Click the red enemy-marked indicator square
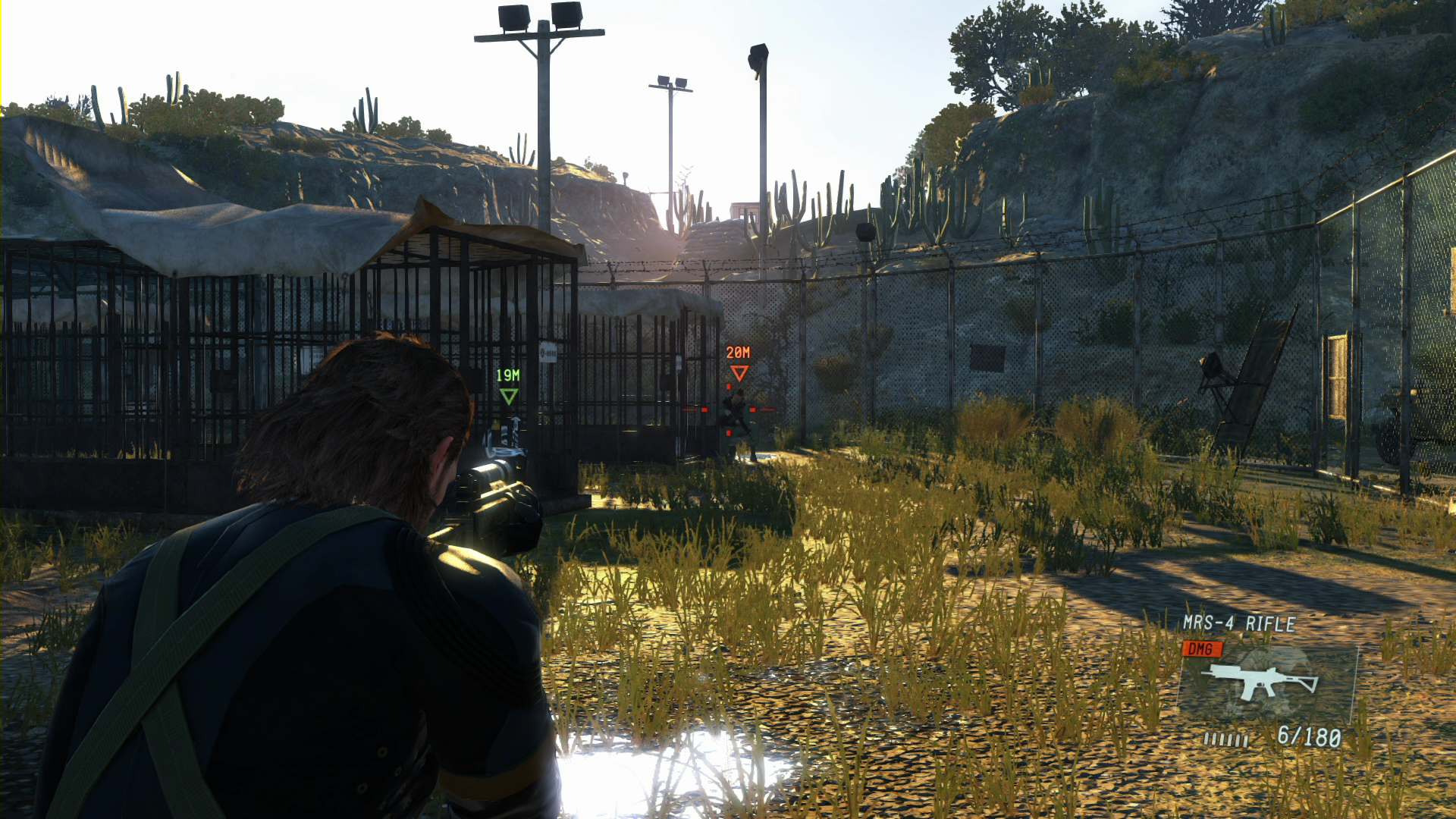Image resolution: width=1456 pixels, height=819 pixels. 704,410
